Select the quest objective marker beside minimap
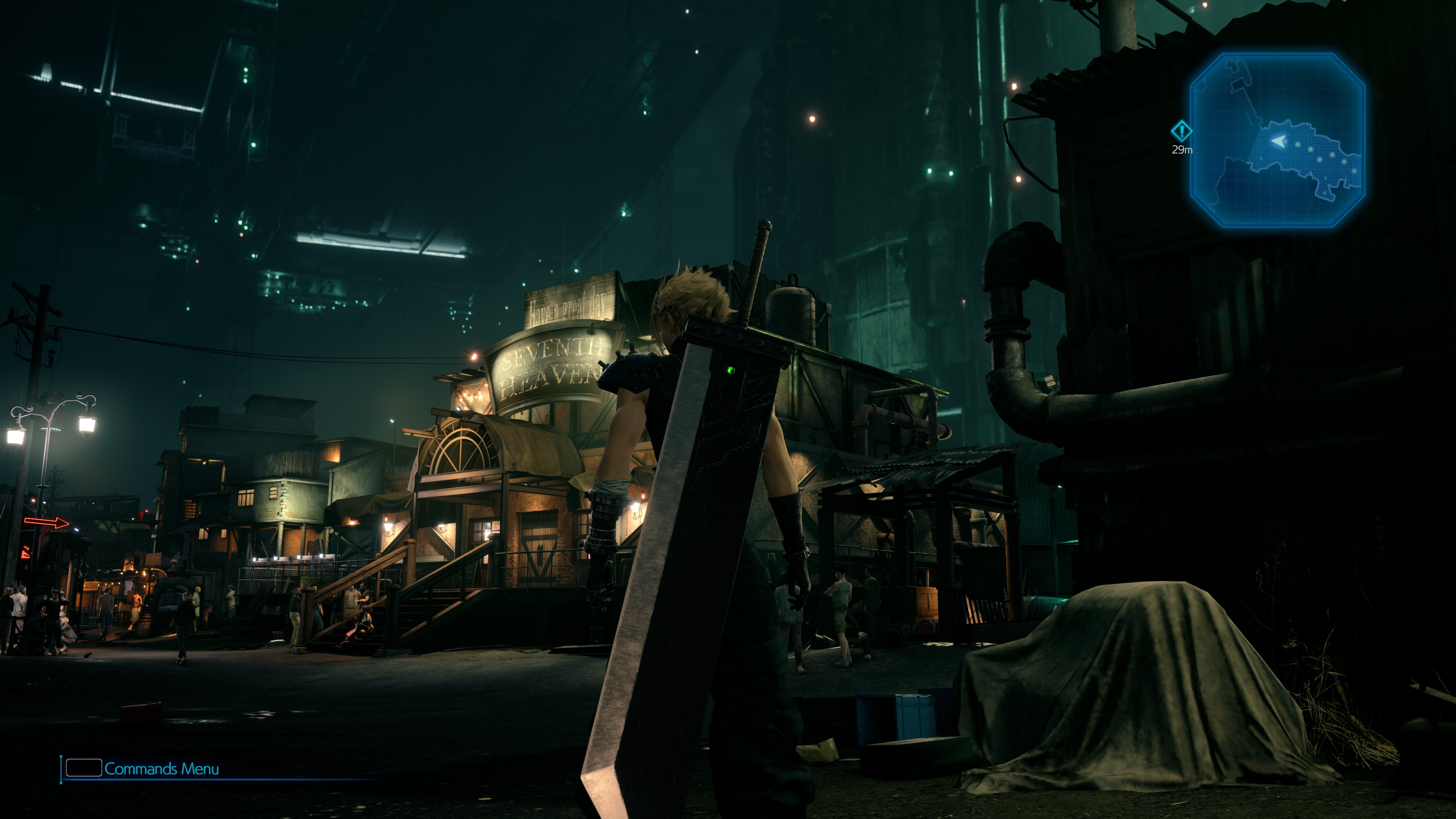The width and height of the screenshot is (1456, 819). click(1181, 132)
